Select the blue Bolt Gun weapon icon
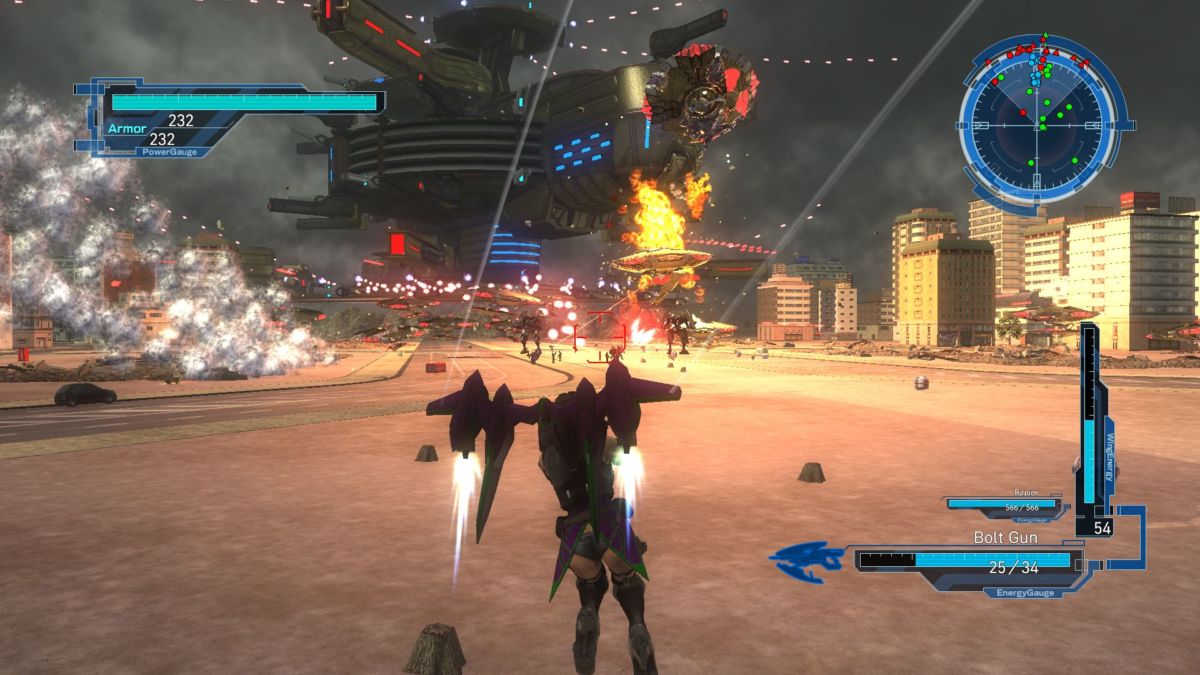Screen dimensions: 1200x675 [x=809, y=562]
